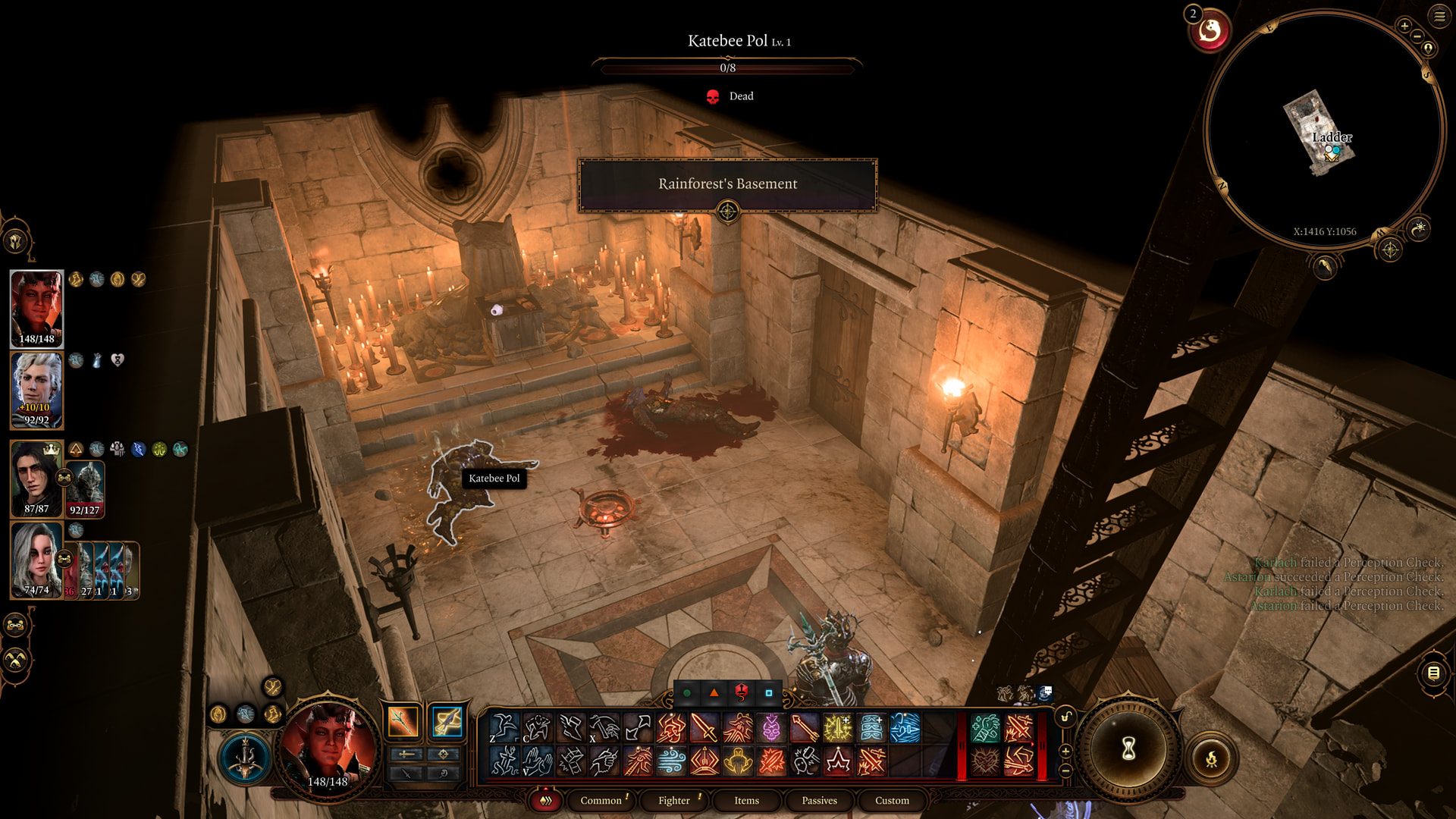Image resolution: width=1456 pixels, height=819 pixels.
Task: Select Astarion's white-haired party portrait
Action: pyautogui.click(x=36, y=390)
